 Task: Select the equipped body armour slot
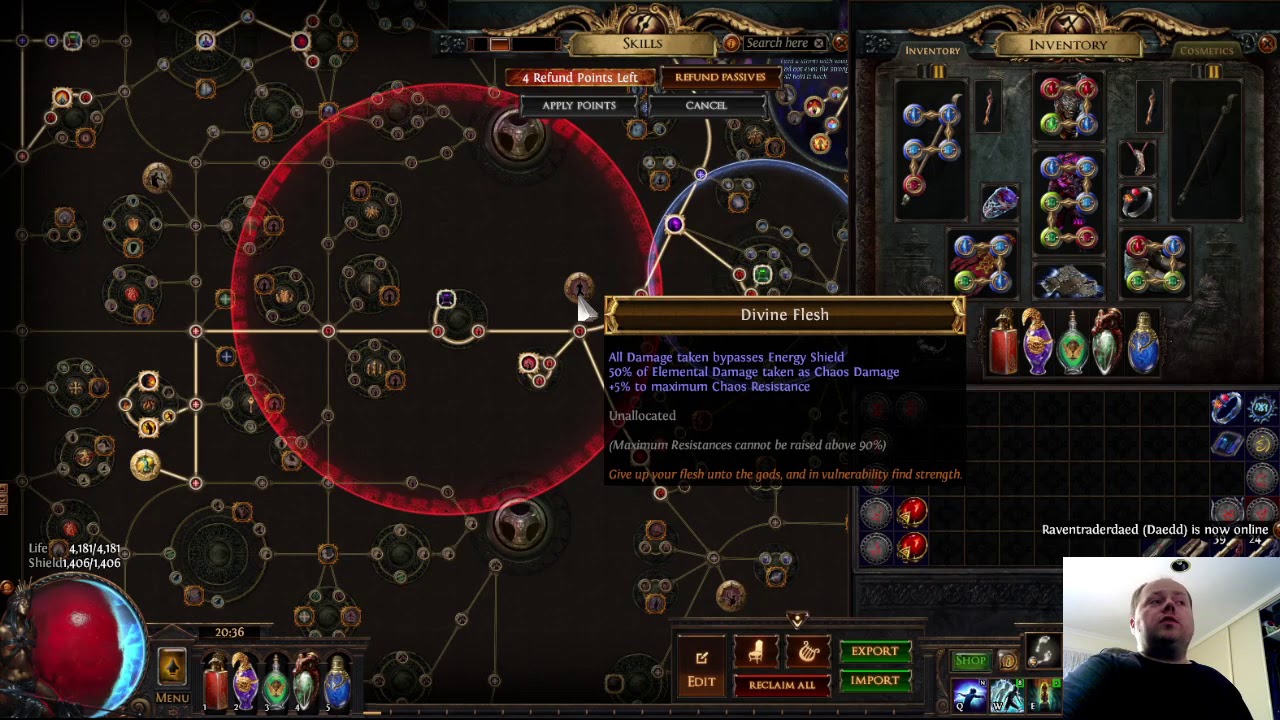click(1068, 200)
